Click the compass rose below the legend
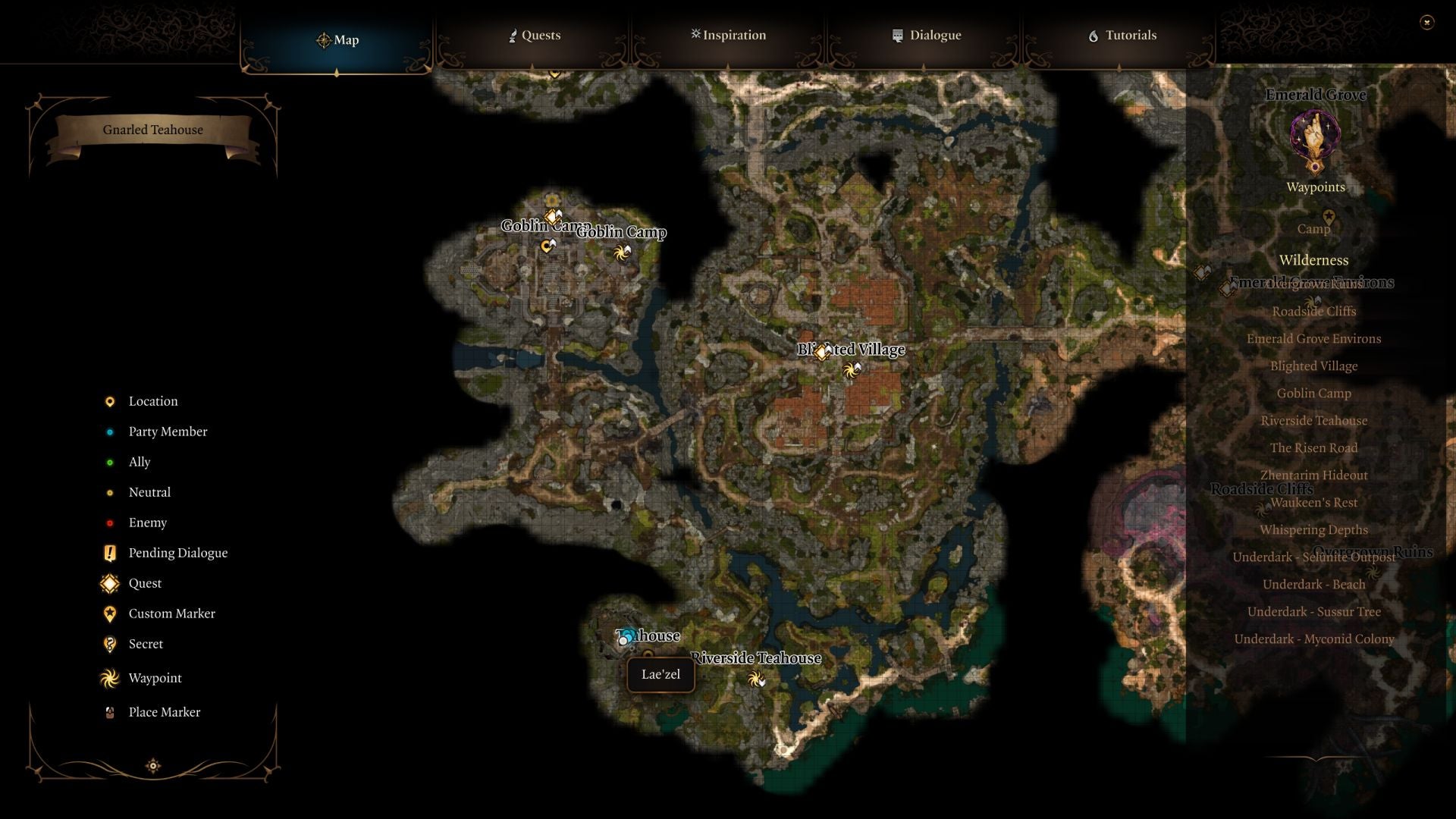The width and height of the screenshot is (1456, 819). 152,766
